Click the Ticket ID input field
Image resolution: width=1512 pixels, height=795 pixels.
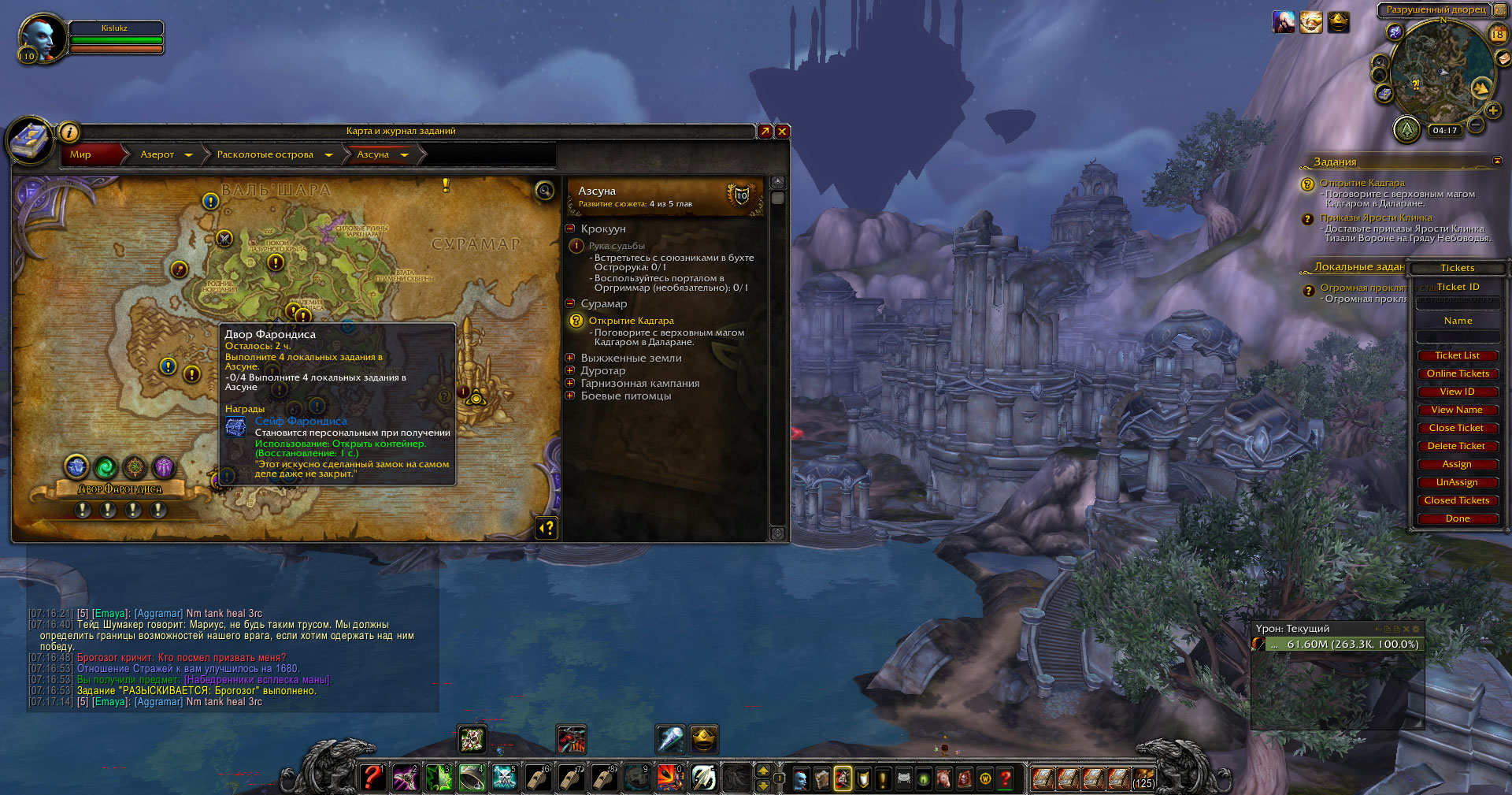tap(1458, 303)
